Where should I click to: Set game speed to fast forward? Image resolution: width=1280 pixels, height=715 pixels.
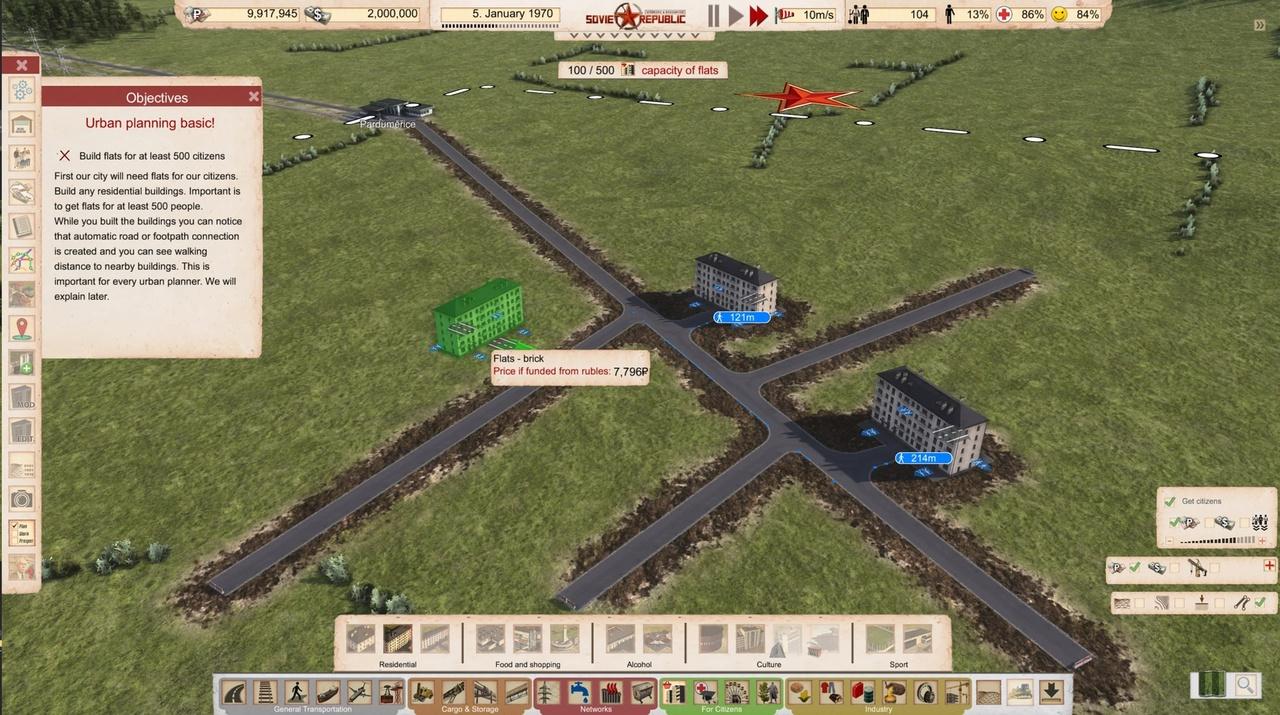[759, 15]
